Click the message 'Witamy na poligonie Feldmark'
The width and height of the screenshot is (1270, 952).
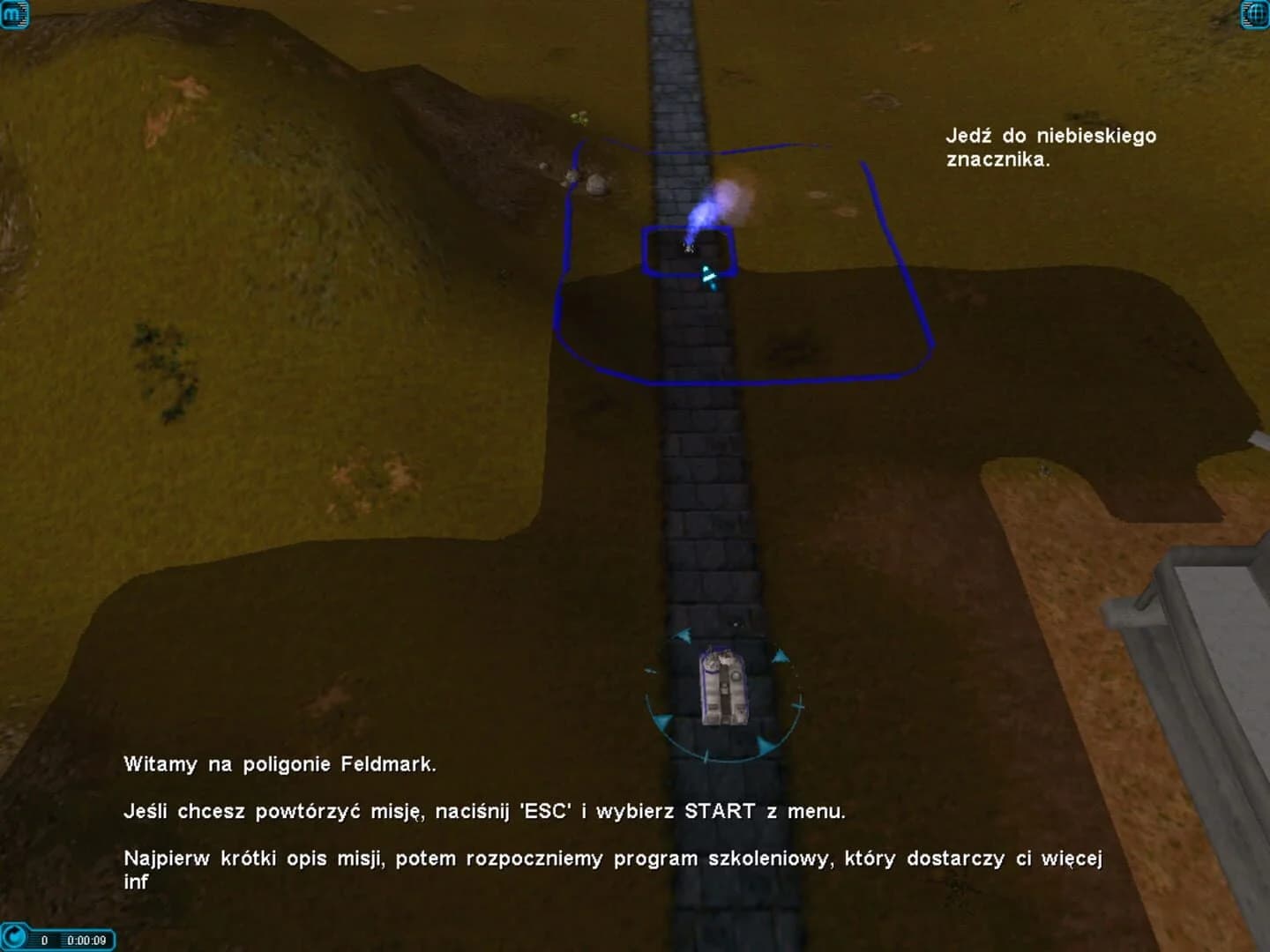point(280,764)
